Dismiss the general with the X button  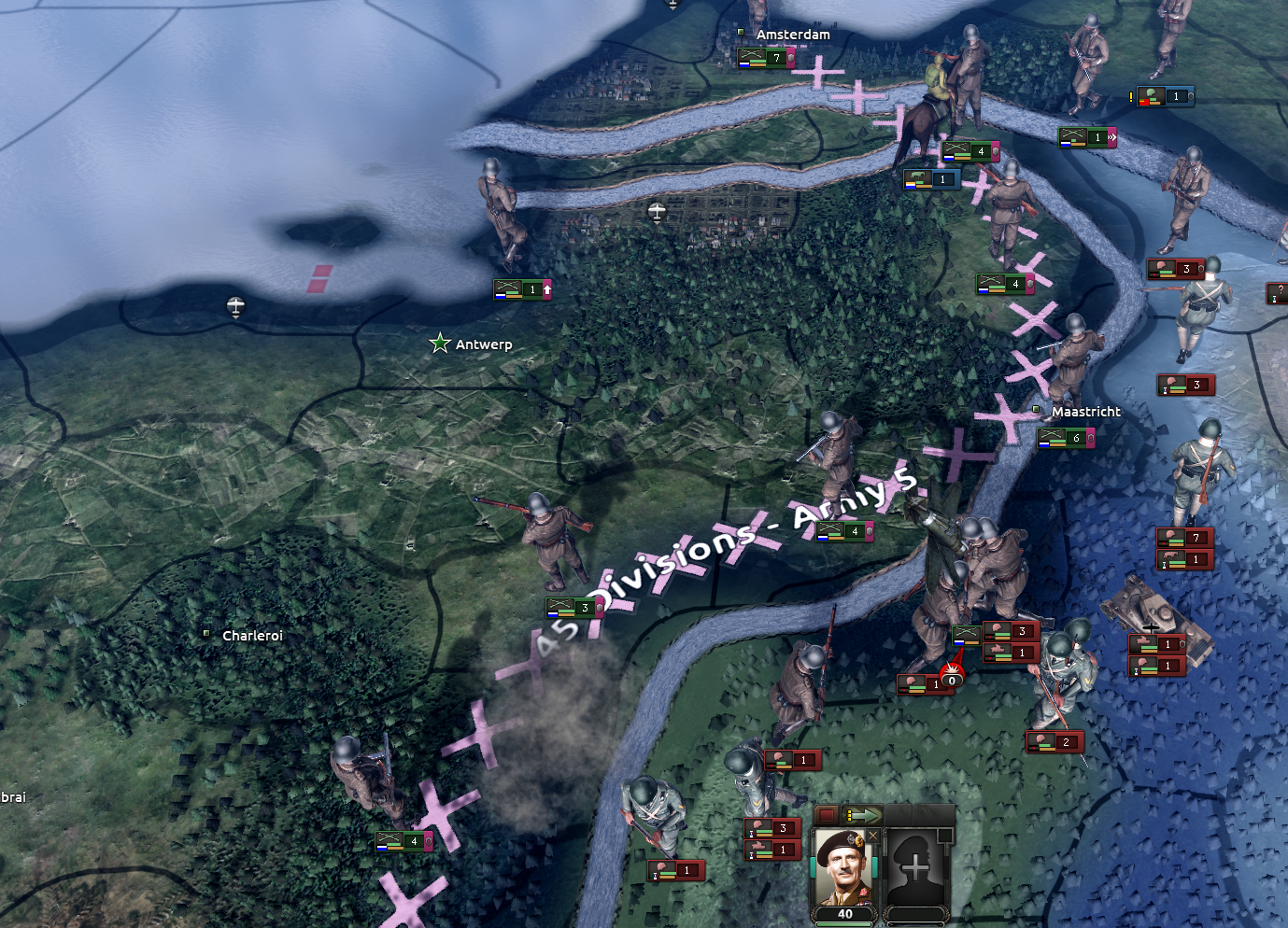[873, 835]
